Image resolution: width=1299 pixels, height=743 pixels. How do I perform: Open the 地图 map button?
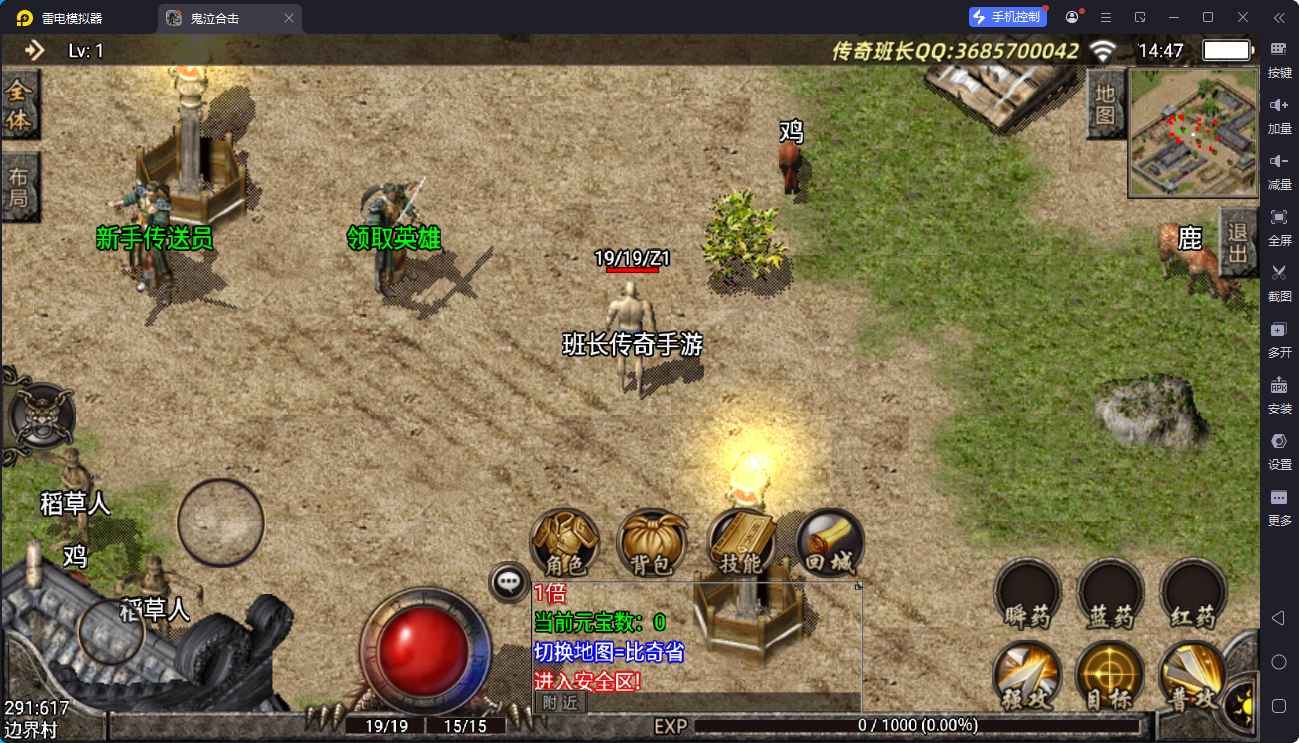coord(1104,104)
